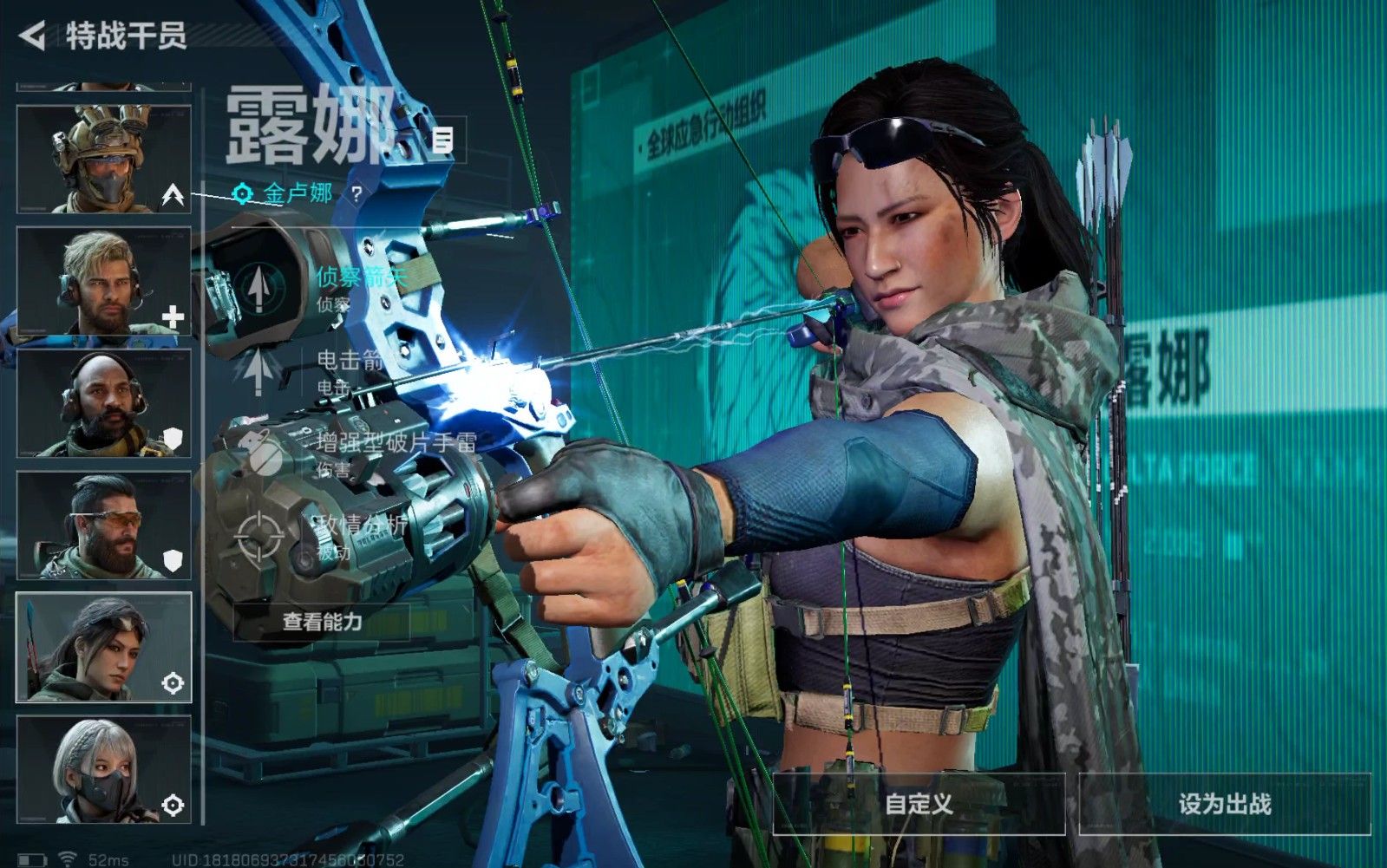The width and height of the screenshot is (1387, 868).
Task: Go back using the top-left arrow
Action: 33,36
